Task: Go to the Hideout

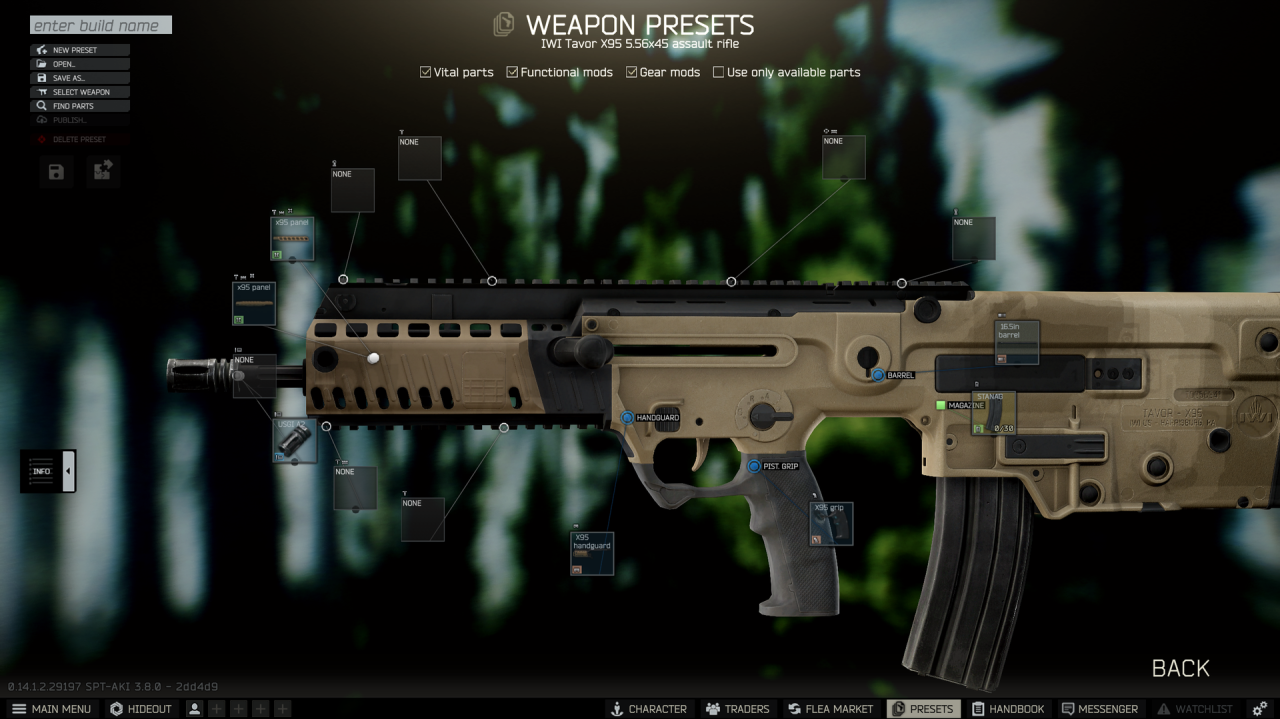Action: (x=141, y=709)
